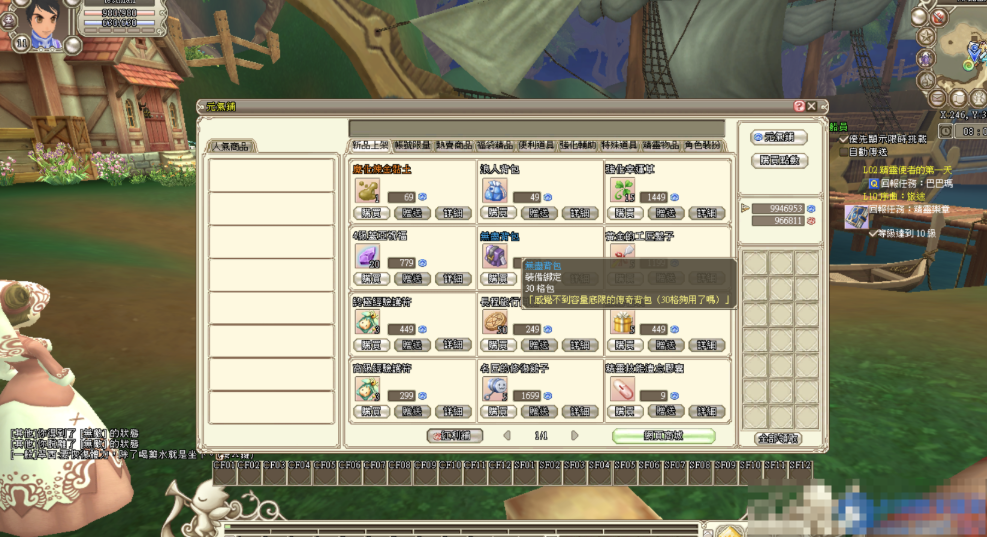This screenshot has height=537, width=987.
Task: View details of 裝佳幸運草
Action: [707, 213]
